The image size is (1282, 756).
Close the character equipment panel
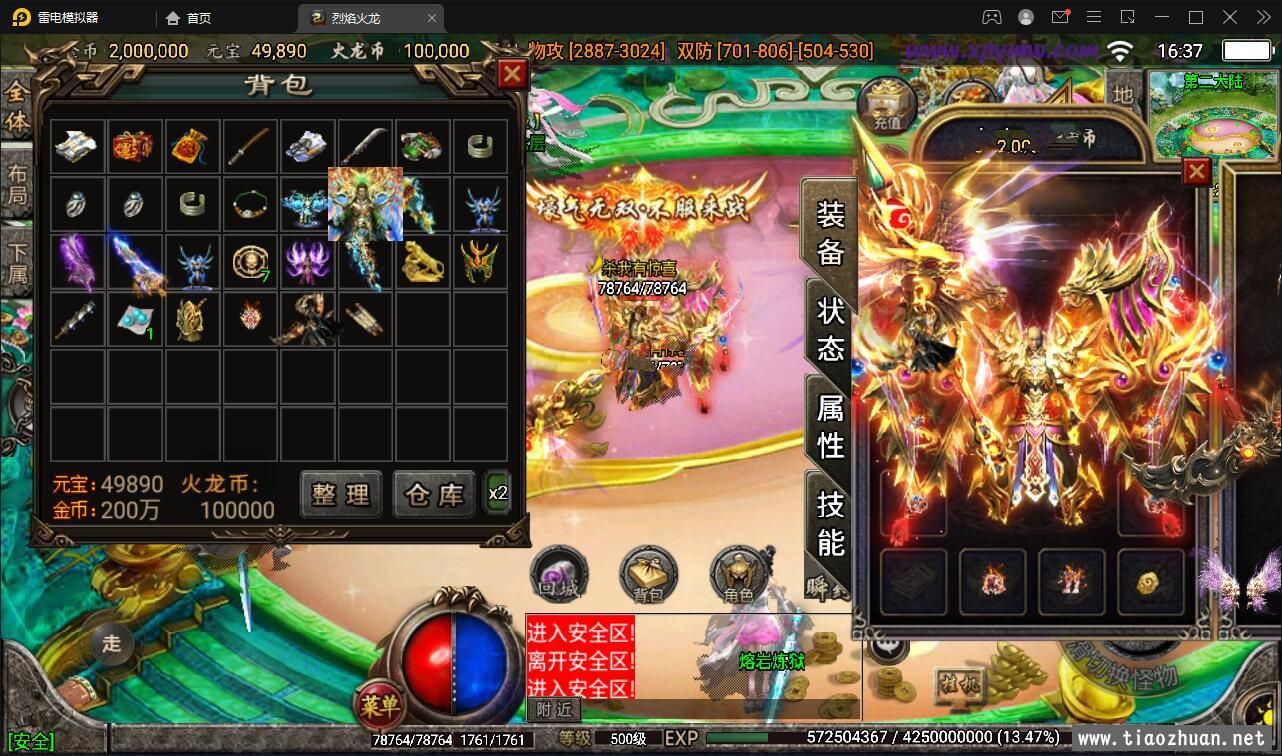pyautogui.click(x=1196, y=172)
